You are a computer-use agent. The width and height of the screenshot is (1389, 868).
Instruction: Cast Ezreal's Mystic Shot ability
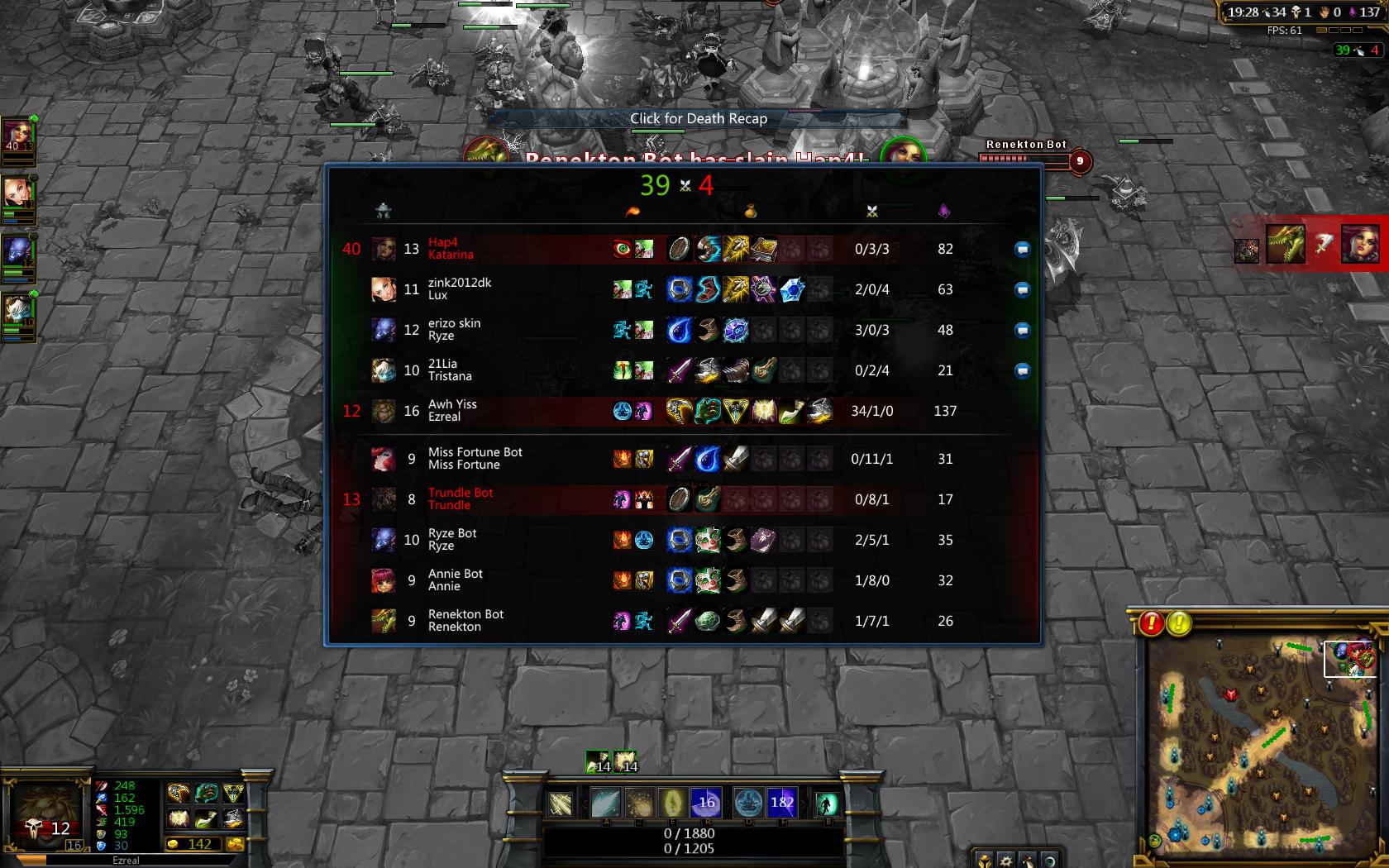point(606,802)
